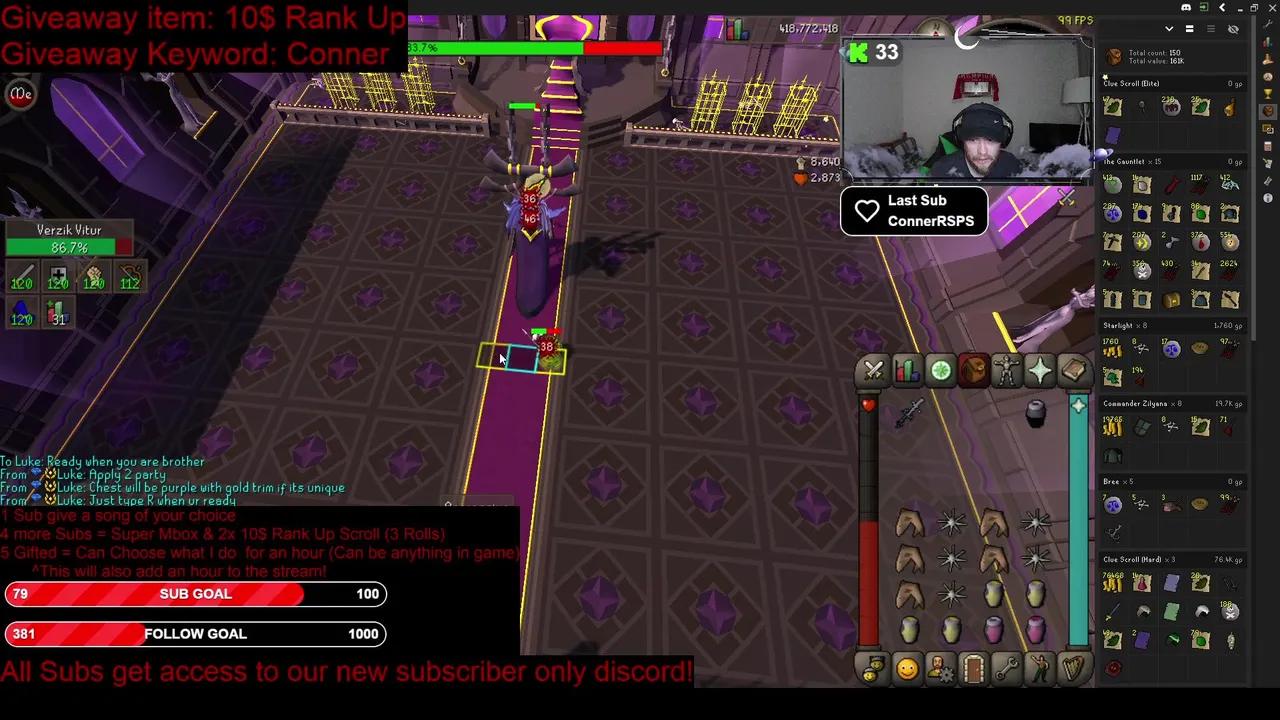The width and height of the screenshot is (1280, 720).
Task: Toggle hidden loot with the eye icon
Action: [x=1233, y=29]
